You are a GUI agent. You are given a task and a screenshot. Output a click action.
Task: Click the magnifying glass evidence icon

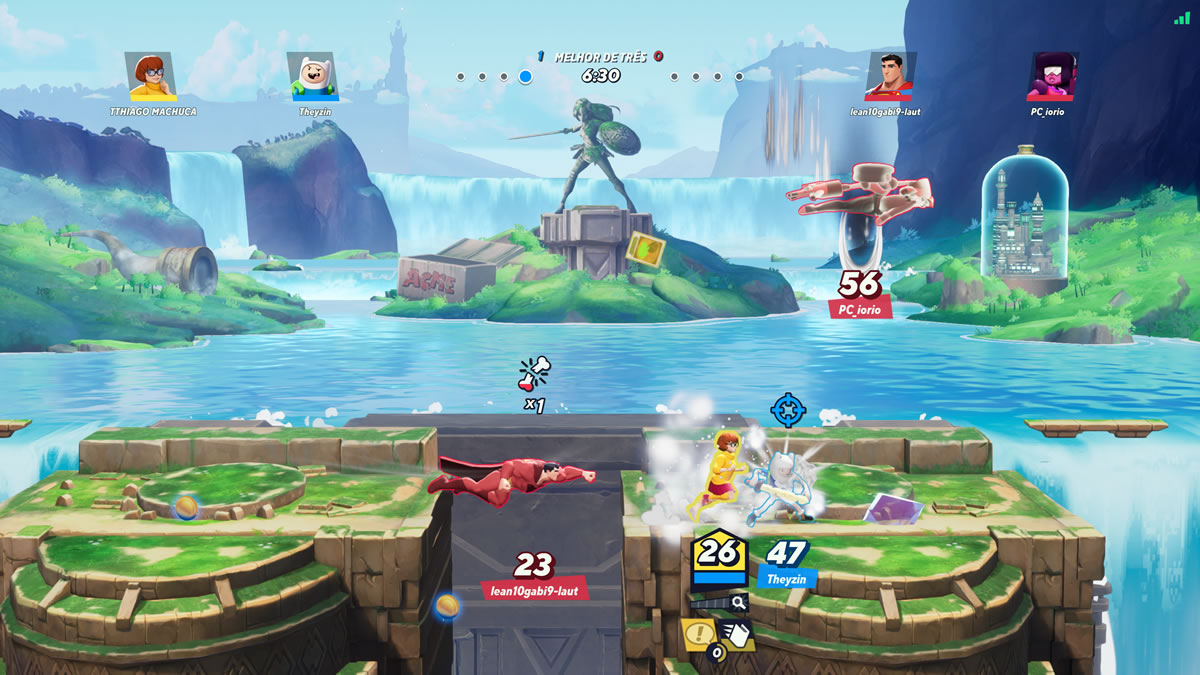coord(738,602)
